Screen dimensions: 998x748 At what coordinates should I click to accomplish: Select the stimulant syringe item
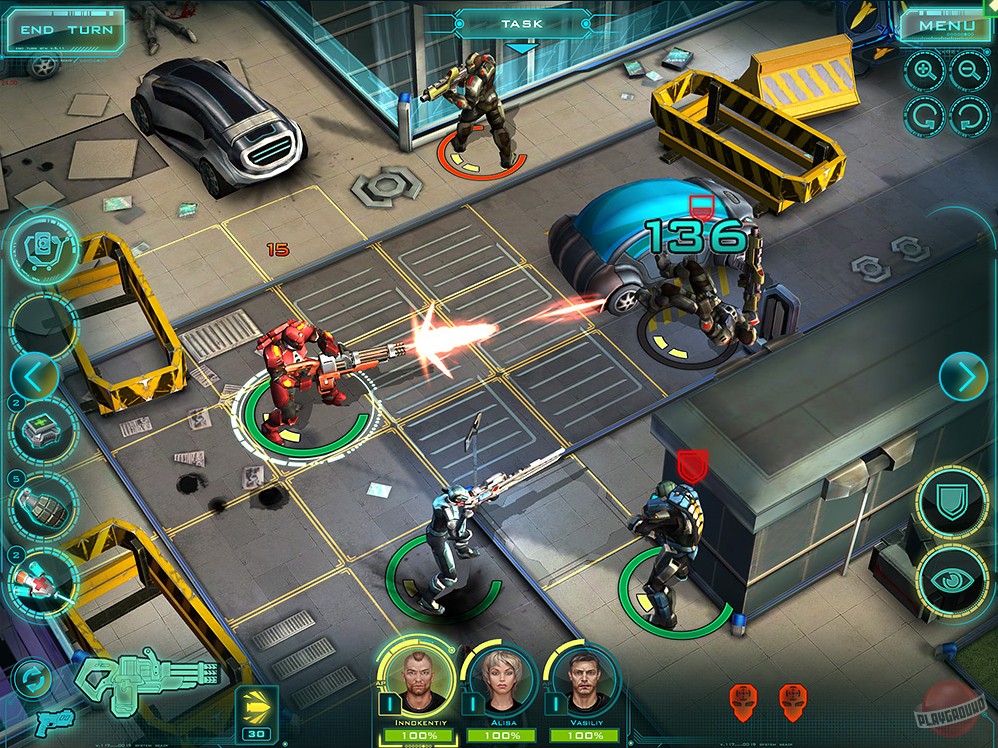[x=44, y=582]
